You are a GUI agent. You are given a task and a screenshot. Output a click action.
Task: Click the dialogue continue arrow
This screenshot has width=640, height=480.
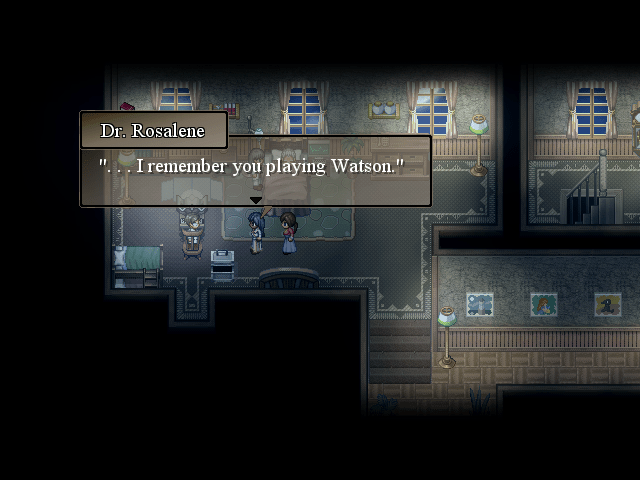255,200
